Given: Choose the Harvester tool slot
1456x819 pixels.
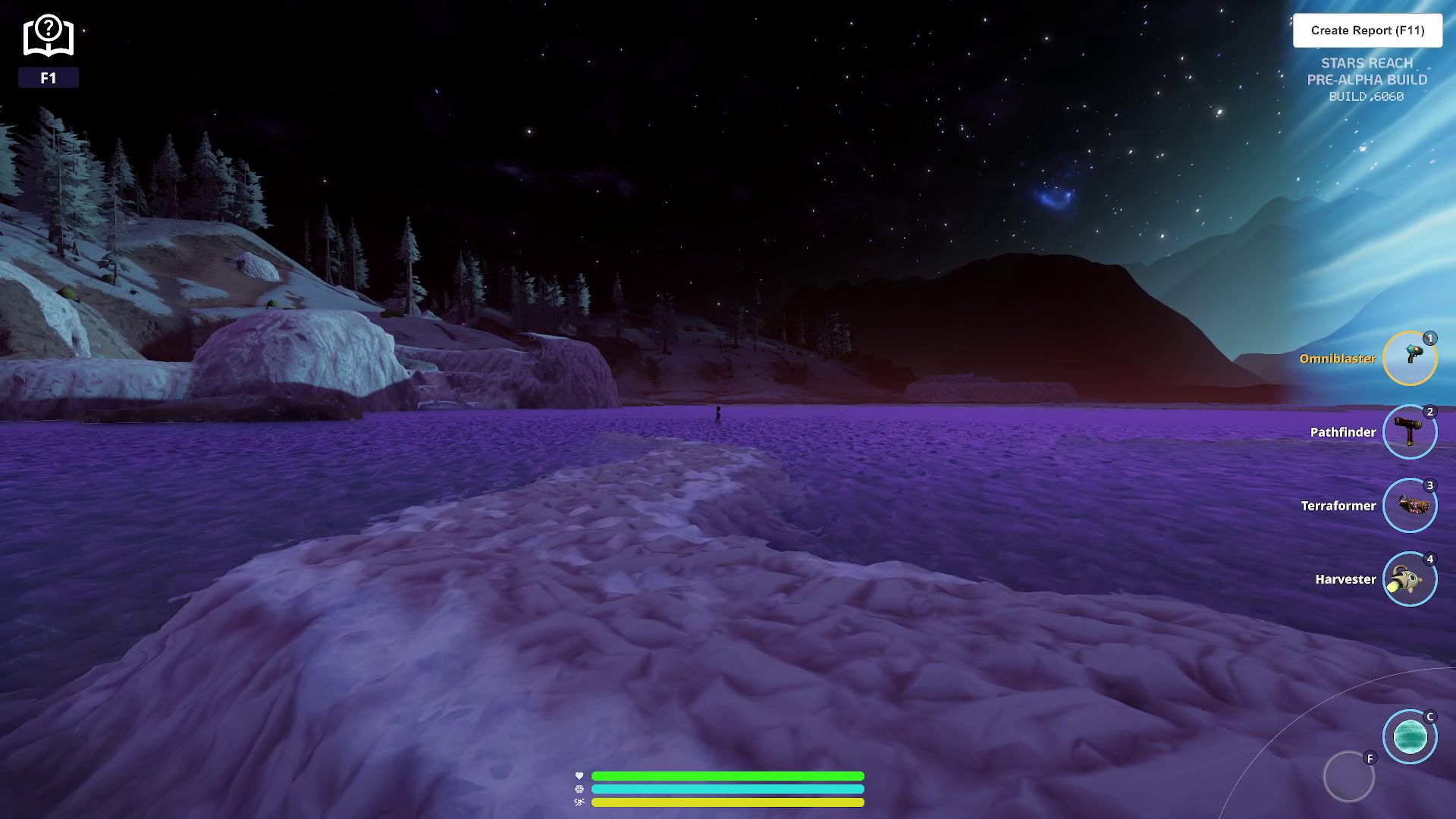Looking at the screenshot, I should pyautogui.click(x=1409, y=579).
